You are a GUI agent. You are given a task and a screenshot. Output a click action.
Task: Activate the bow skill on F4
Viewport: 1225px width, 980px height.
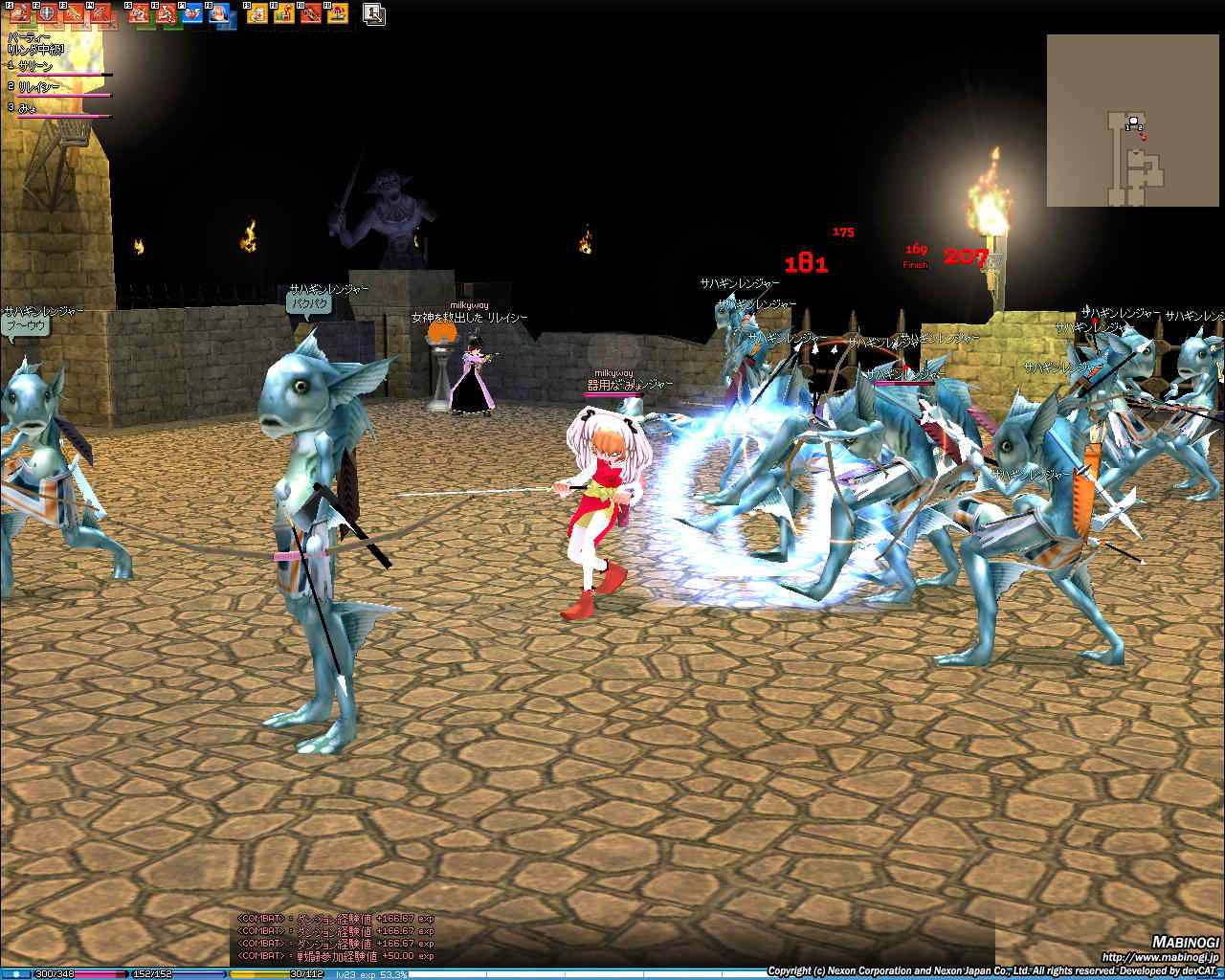point(100,14)
